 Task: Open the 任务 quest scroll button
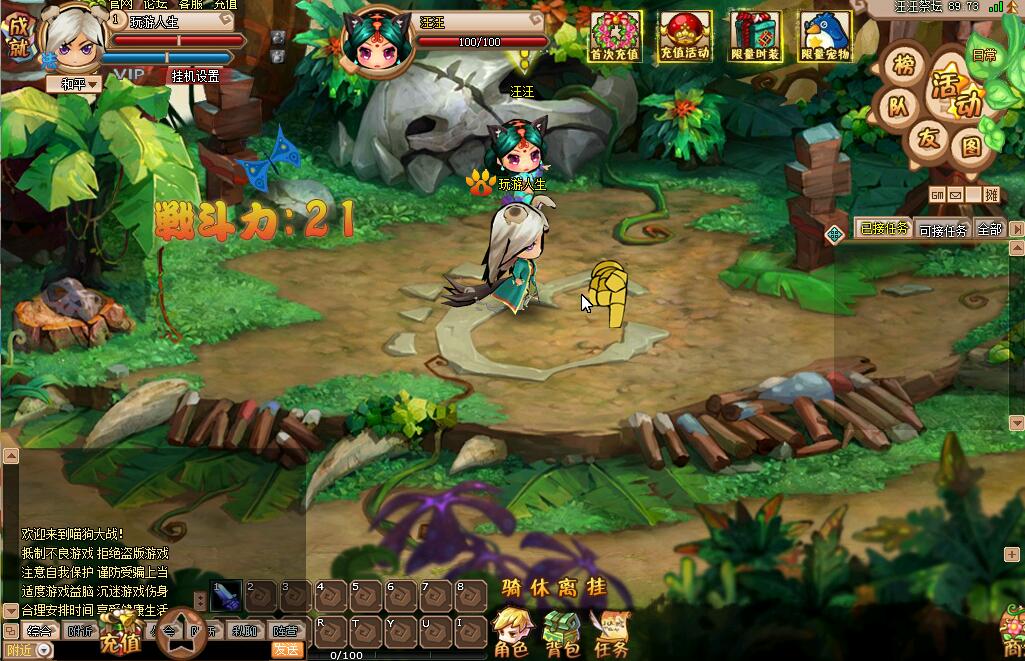[610, 633]
